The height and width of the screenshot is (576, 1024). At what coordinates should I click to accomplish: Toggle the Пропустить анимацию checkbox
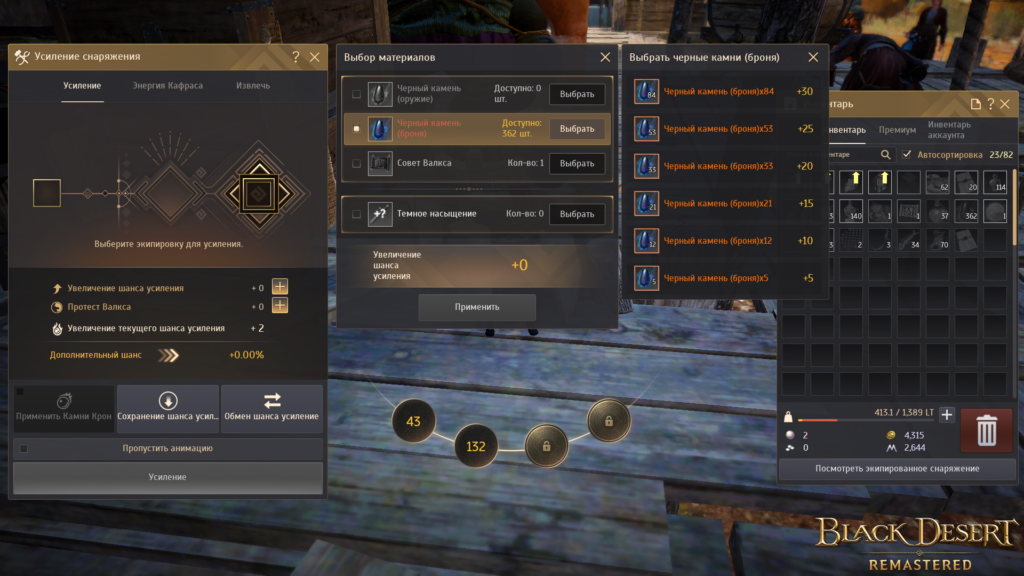coord(24,449)
